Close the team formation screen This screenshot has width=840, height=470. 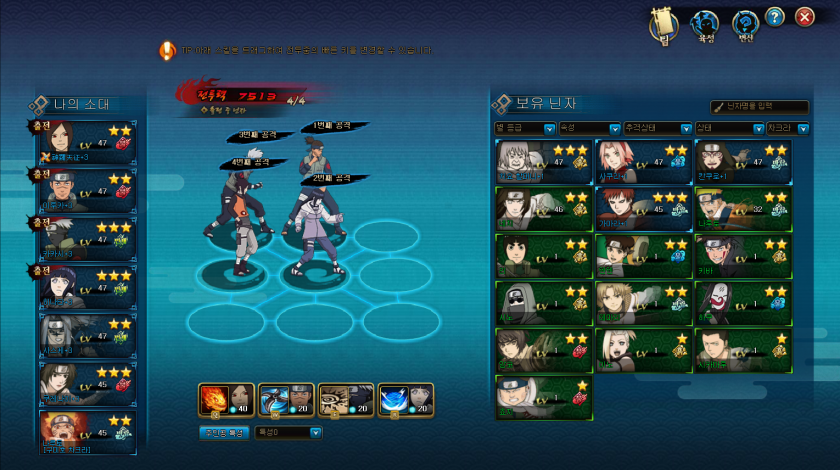pos(805,17)
